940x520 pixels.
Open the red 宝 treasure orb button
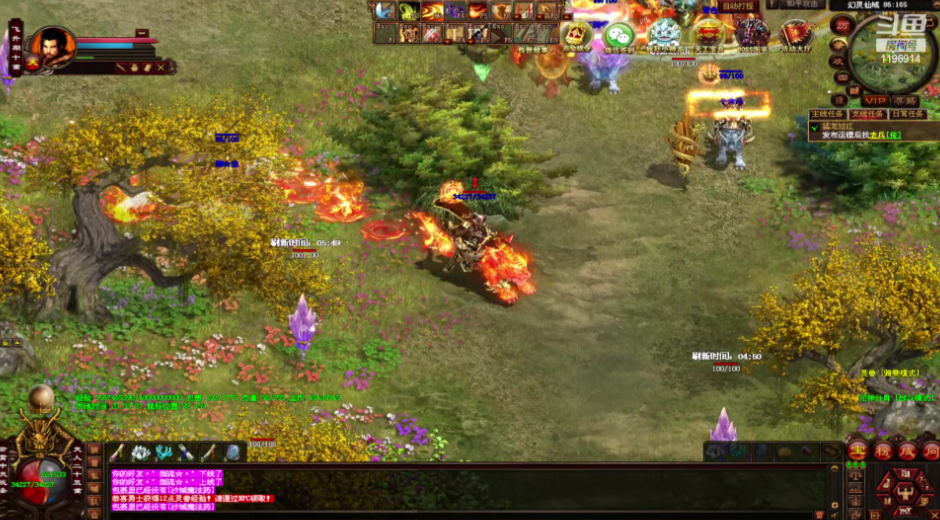point(857,451)
